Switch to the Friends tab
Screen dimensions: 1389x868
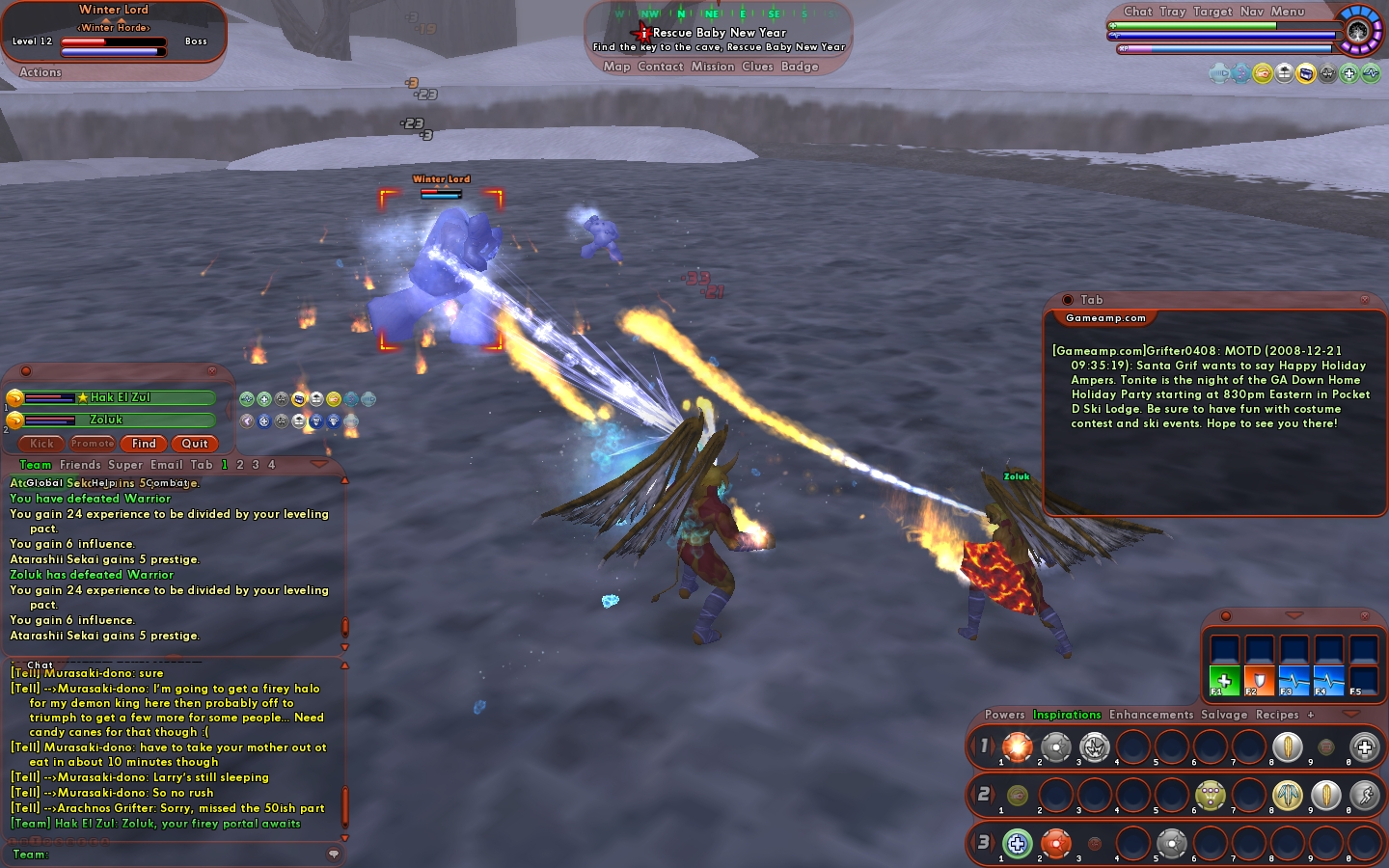tap(80, 465)
